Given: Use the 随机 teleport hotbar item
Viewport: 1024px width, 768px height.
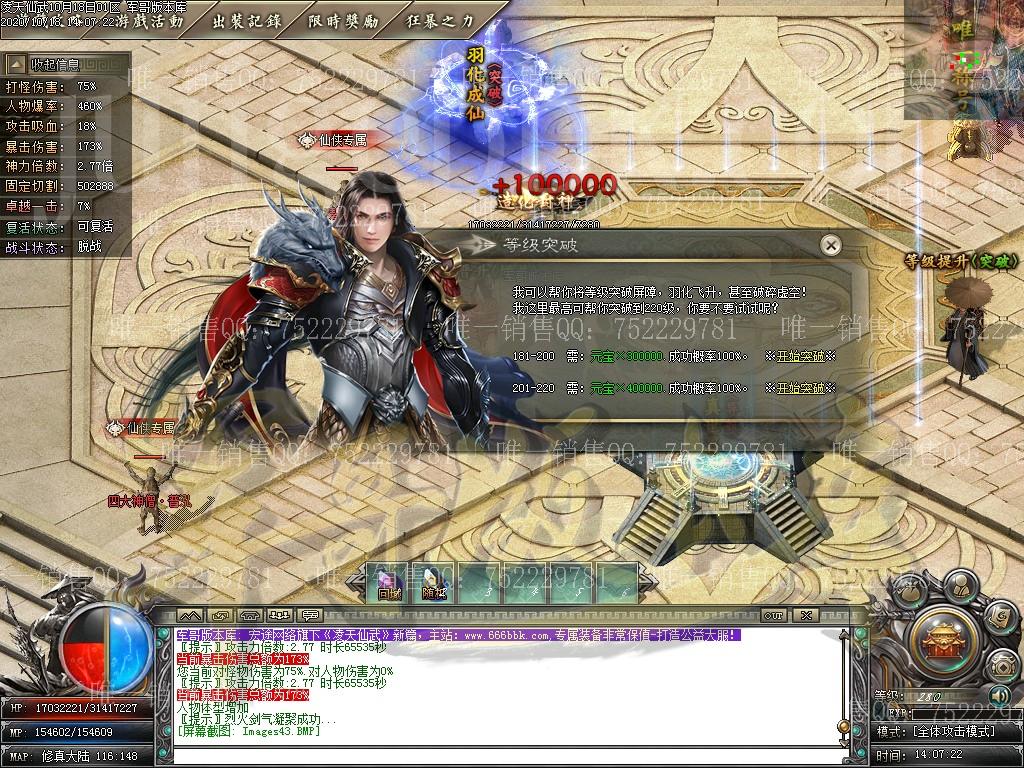Looking at the screenshot, I should (433, 582).
